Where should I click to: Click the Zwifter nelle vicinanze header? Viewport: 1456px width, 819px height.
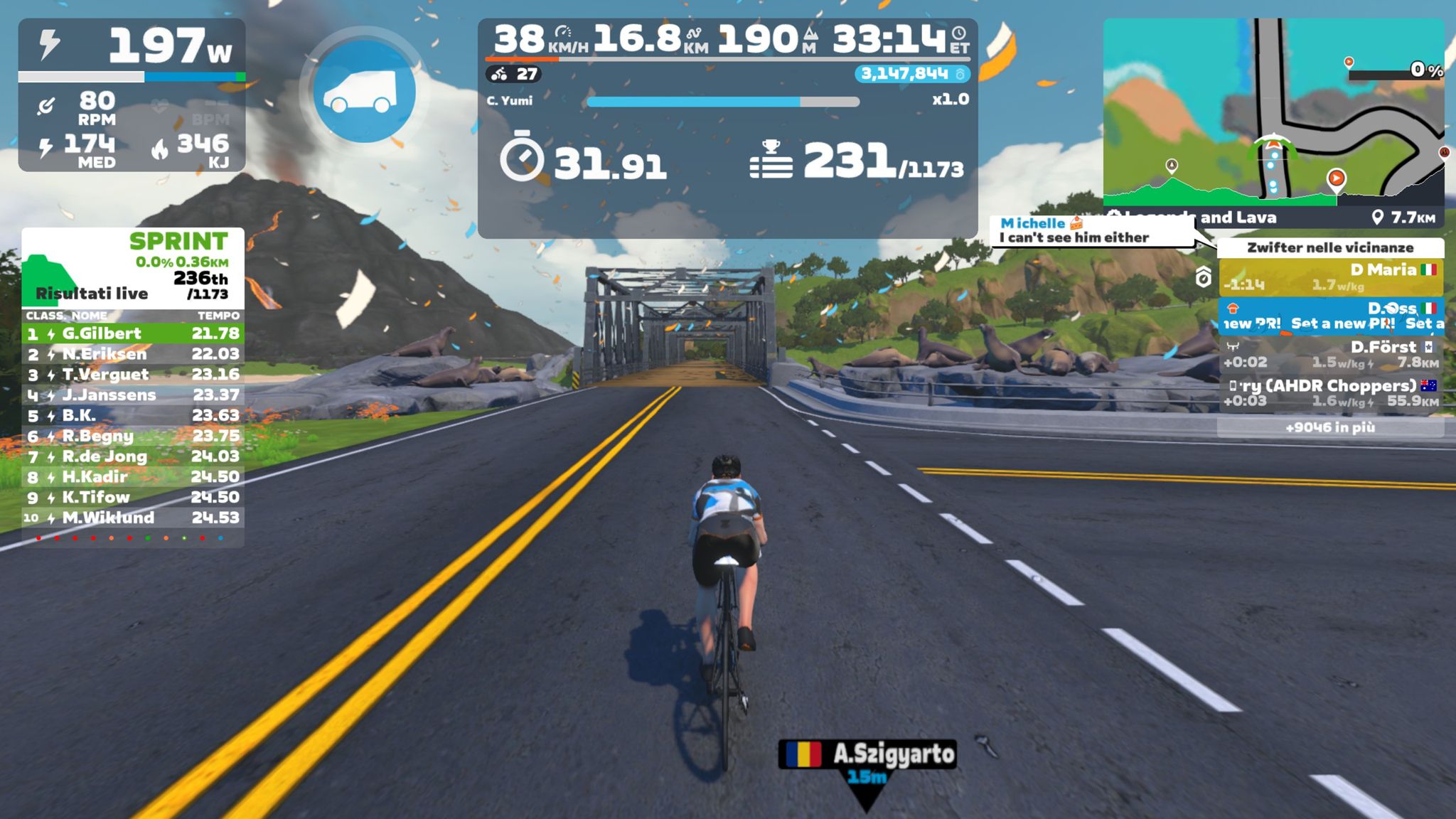pos(1330,247)
